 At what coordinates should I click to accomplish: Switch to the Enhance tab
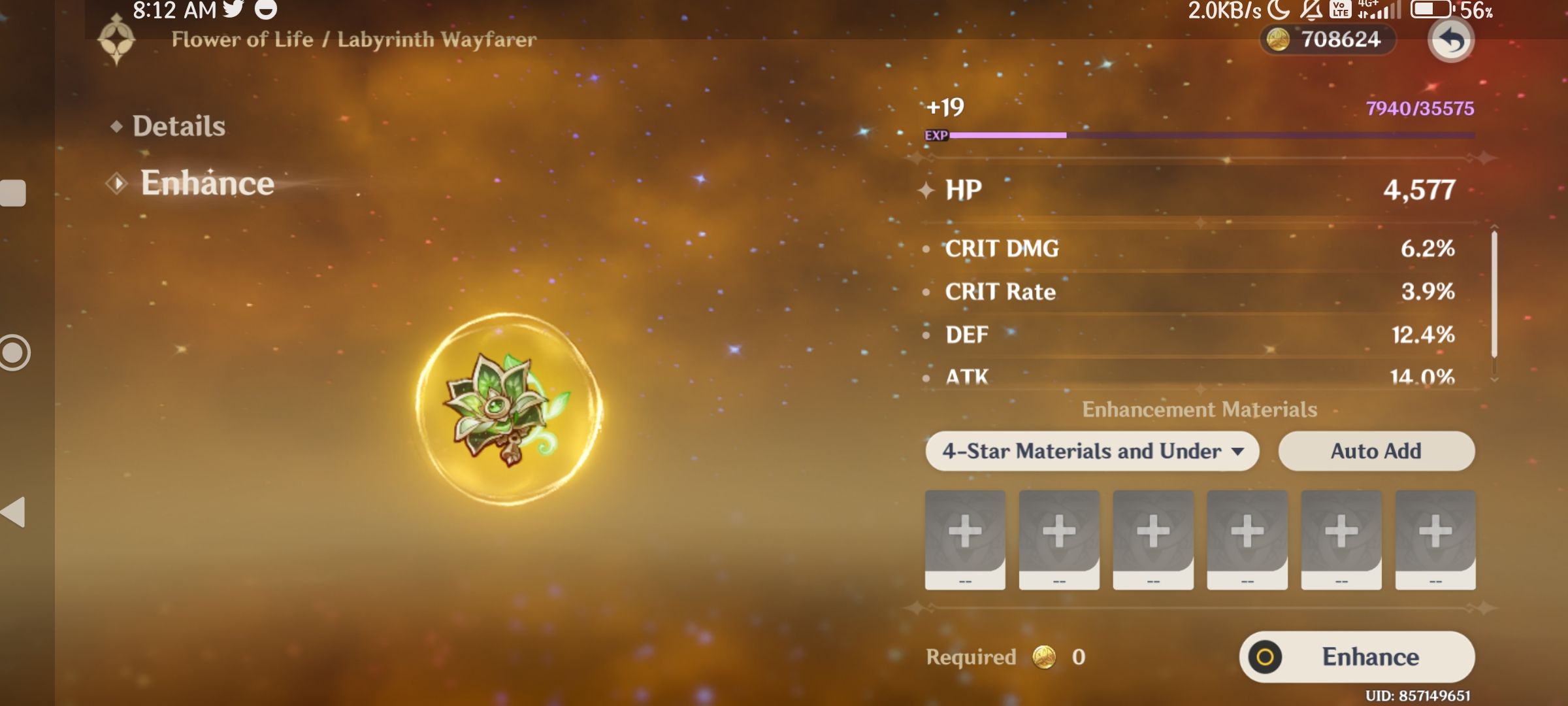206,183
